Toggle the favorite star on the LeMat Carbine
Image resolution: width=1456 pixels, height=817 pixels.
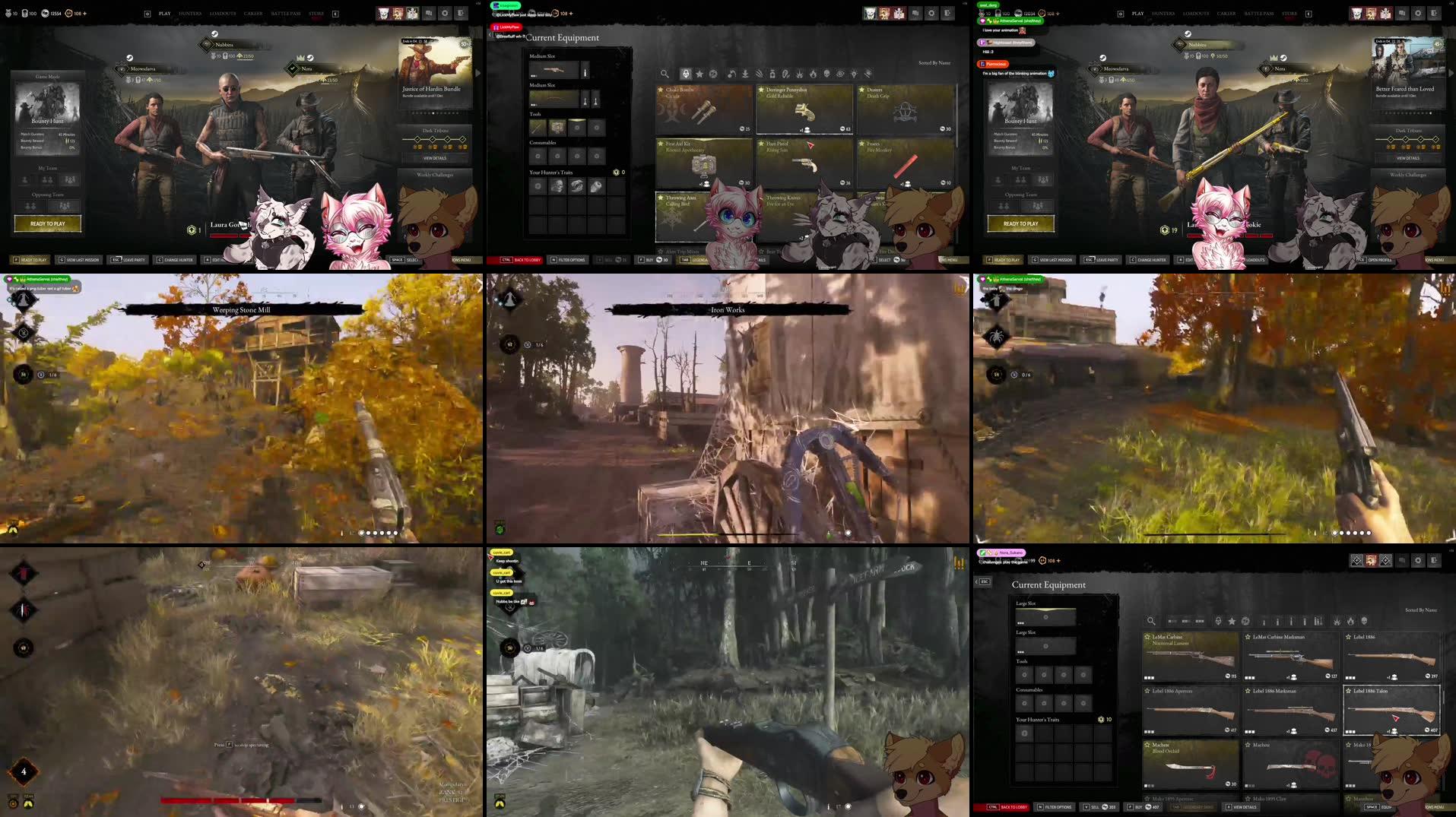tap(1147, 638)
